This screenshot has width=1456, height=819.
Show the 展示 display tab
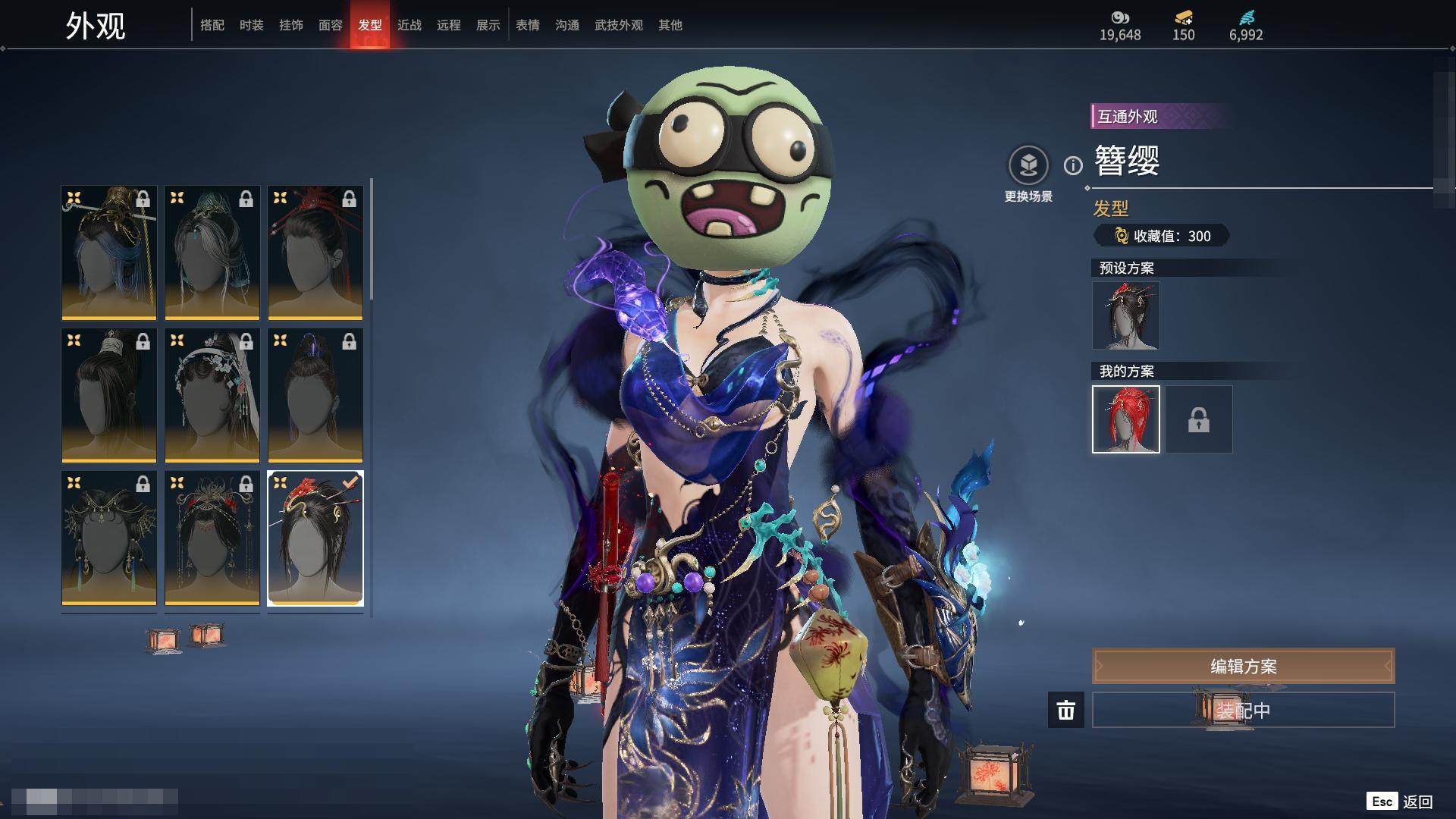488,25
